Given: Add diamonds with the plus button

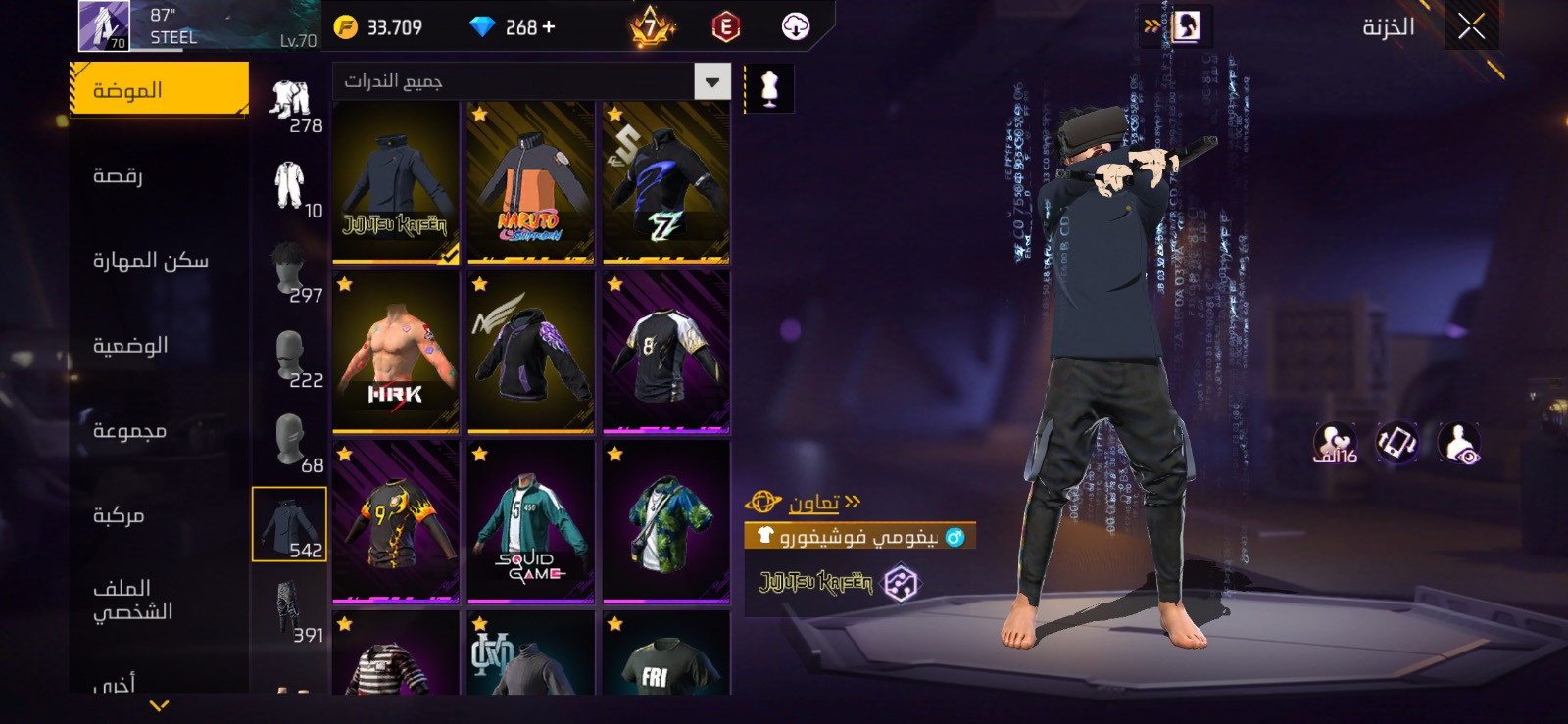Looking at the screenshot, I should click(549, 27).
